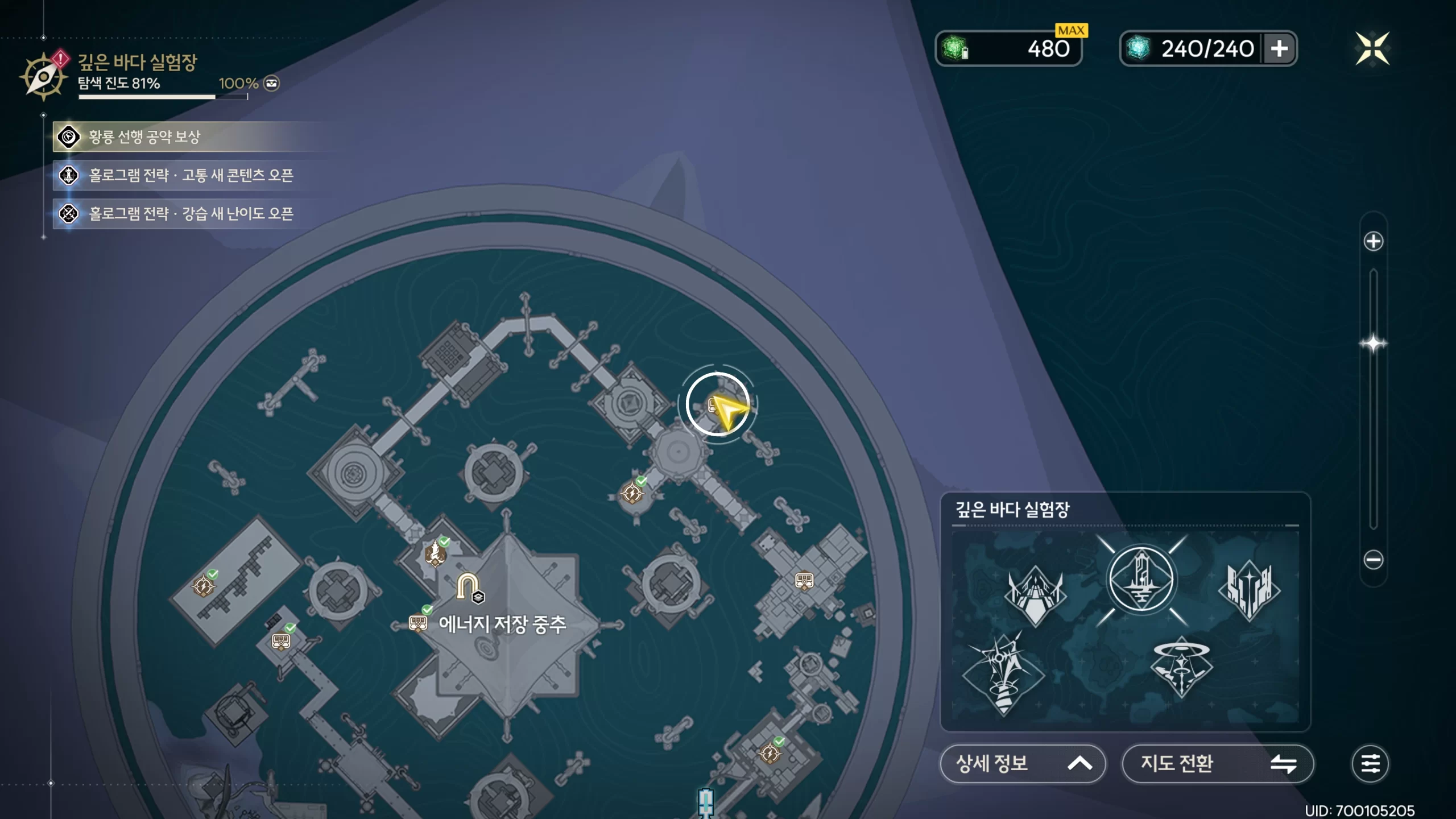Select the player's yellow arrow marker
This screenshot has width=1456, height=819.
pyautogui.click(x=727, y=409)
